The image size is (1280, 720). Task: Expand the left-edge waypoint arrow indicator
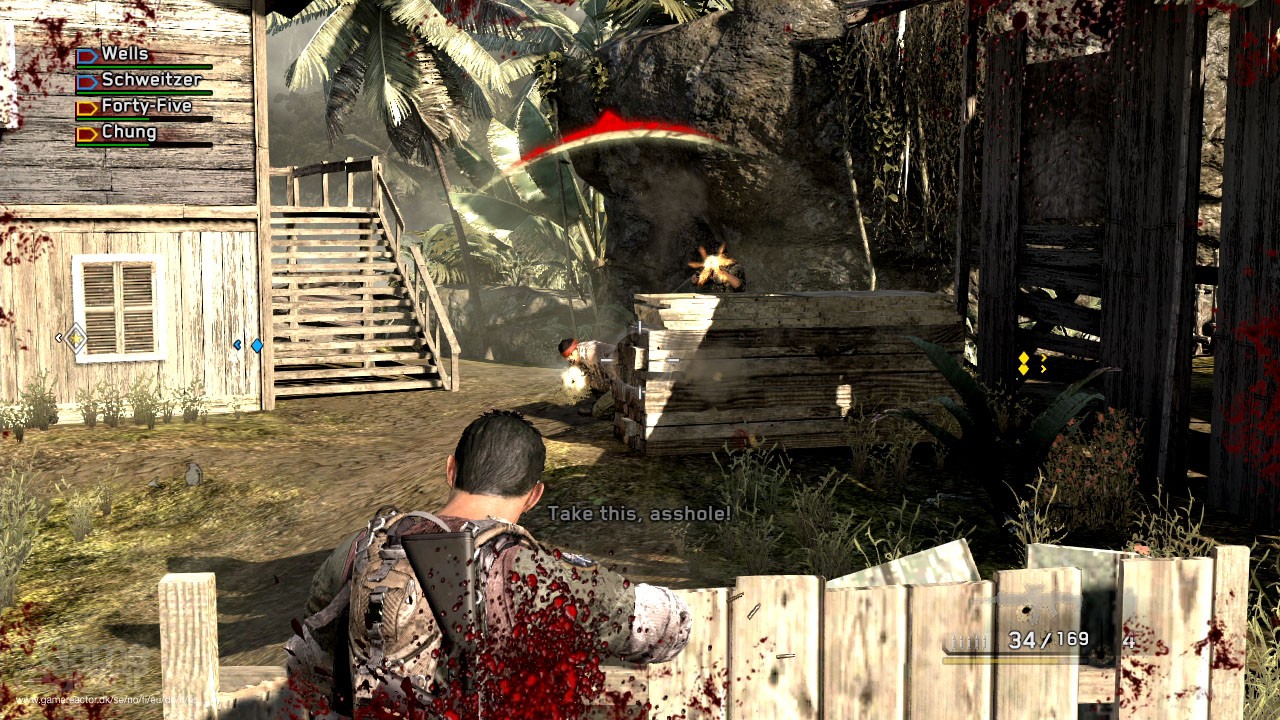click(59, 338)
